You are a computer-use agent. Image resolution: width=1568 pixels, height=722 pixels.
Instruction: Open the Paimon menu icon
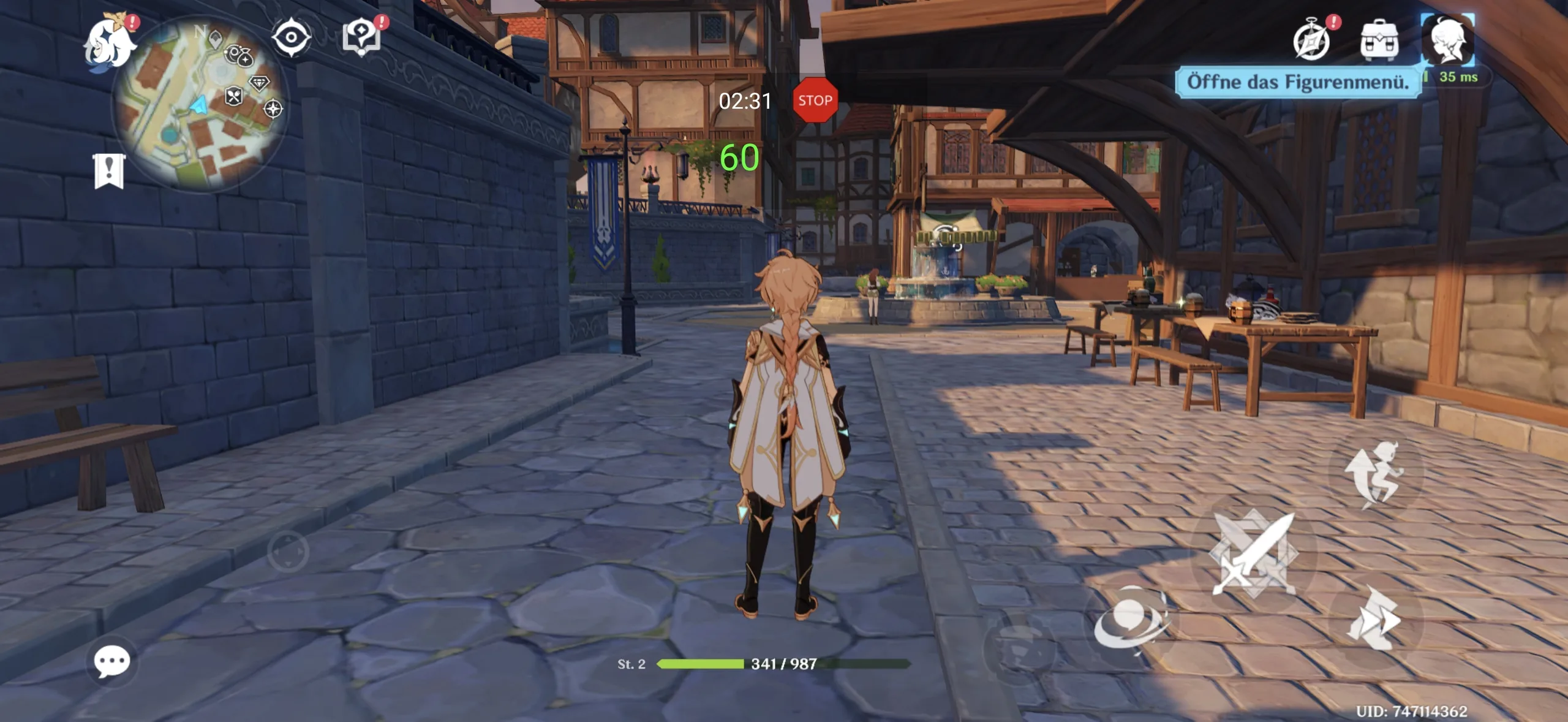tap(110, 43)
